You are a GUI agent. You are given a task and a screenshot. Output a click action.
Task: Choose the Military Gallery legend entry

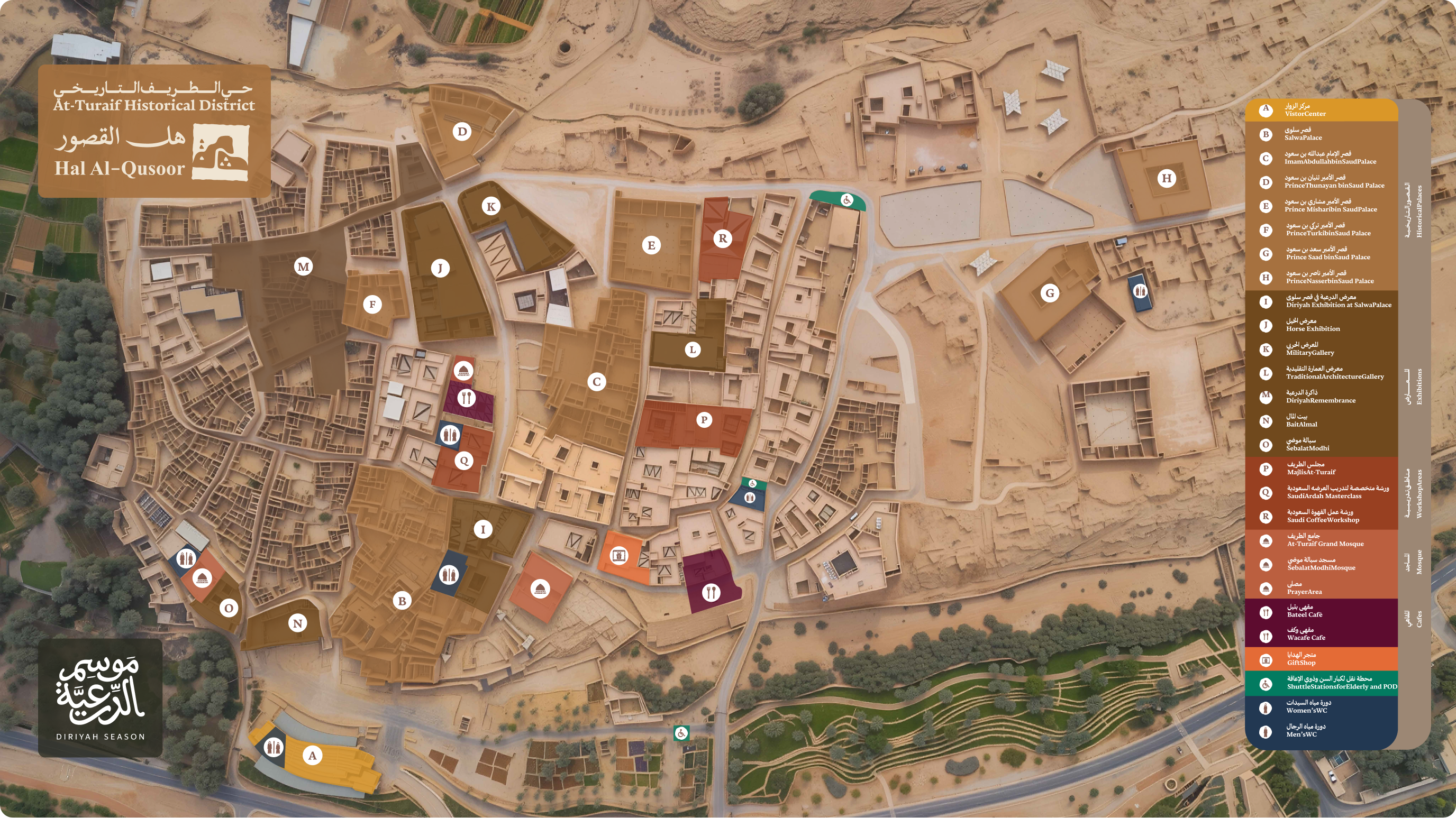tap(1309, 349)
